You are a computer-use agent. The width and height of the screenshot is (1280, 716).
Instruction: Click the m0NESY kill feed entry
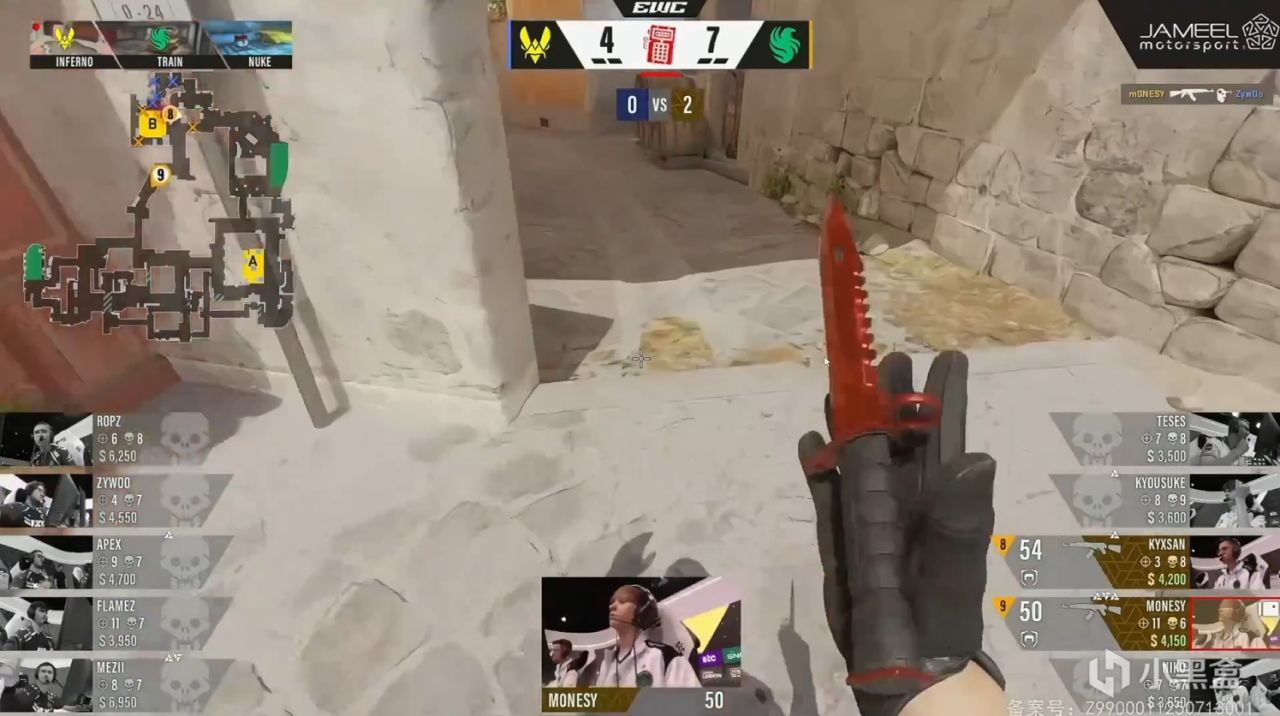pos(1196,94)
